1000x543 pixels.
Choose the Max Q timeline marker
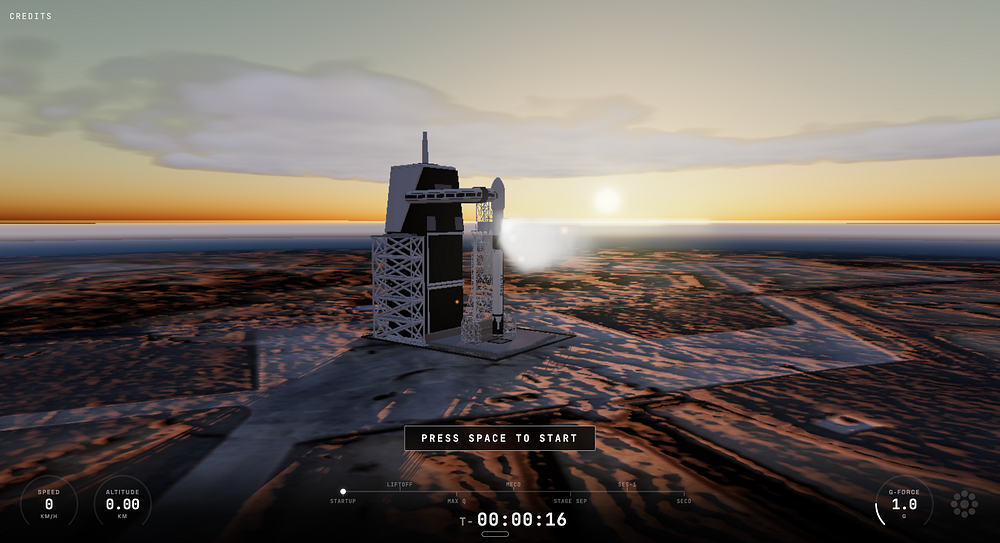457,492
